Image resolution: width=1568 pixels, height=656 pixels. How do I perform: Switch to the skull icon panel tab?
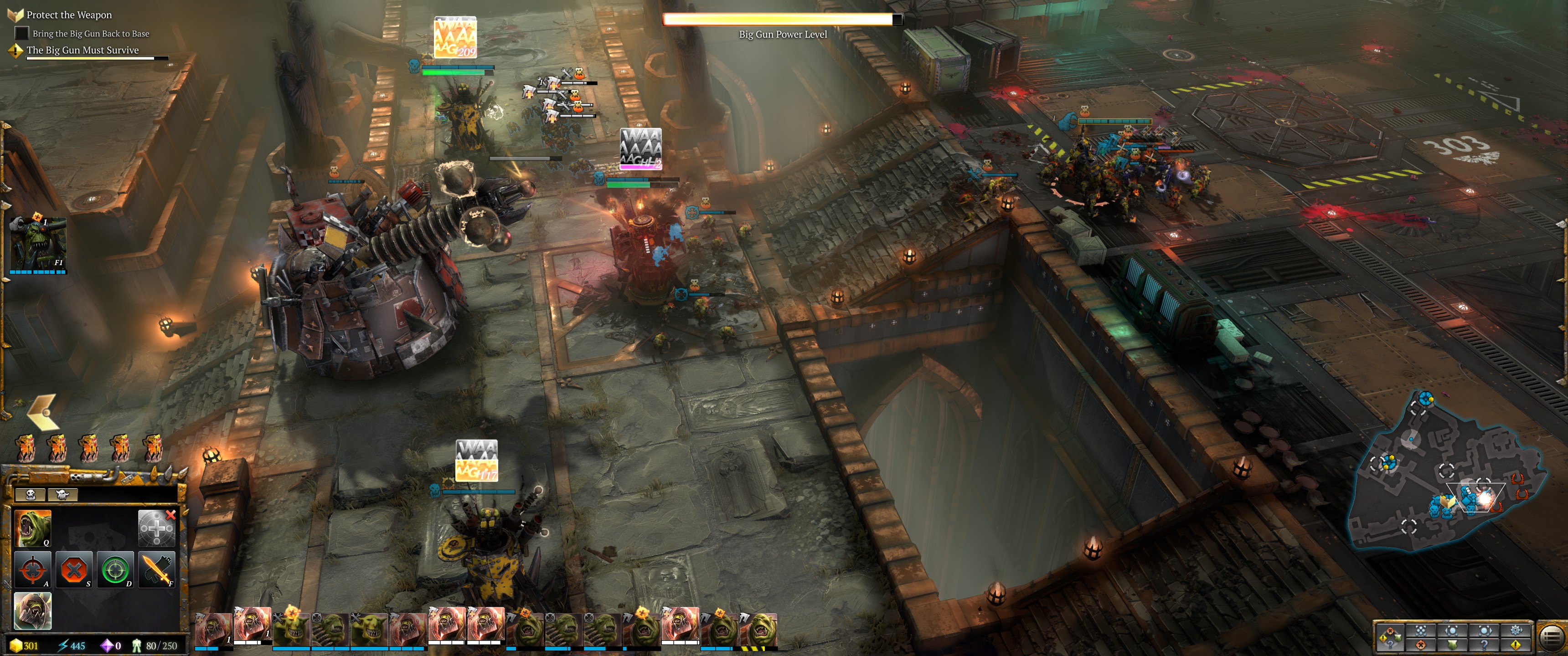point(31,494)
